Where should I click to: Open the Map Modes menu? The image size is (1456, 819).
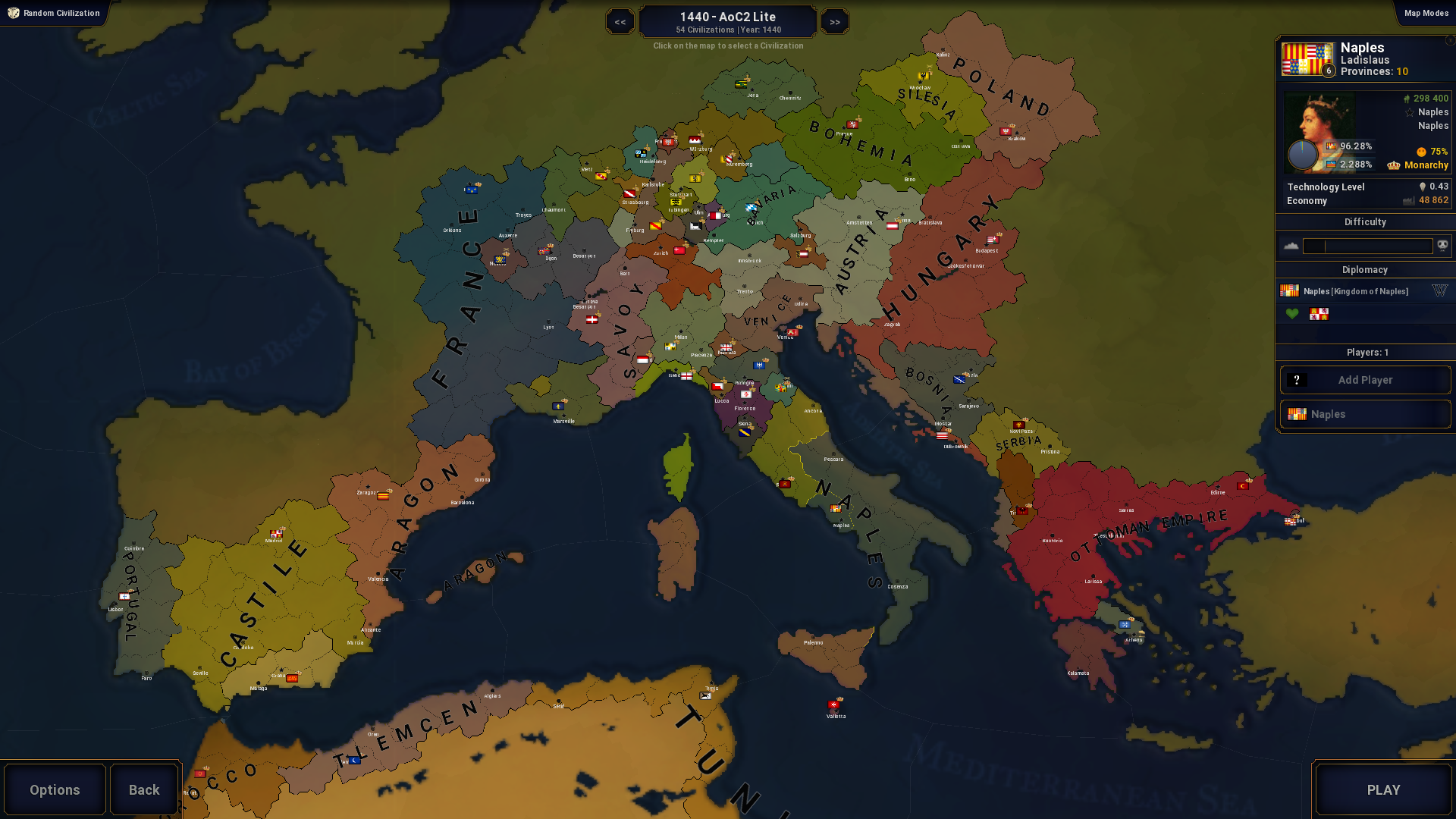(1426, 13)
